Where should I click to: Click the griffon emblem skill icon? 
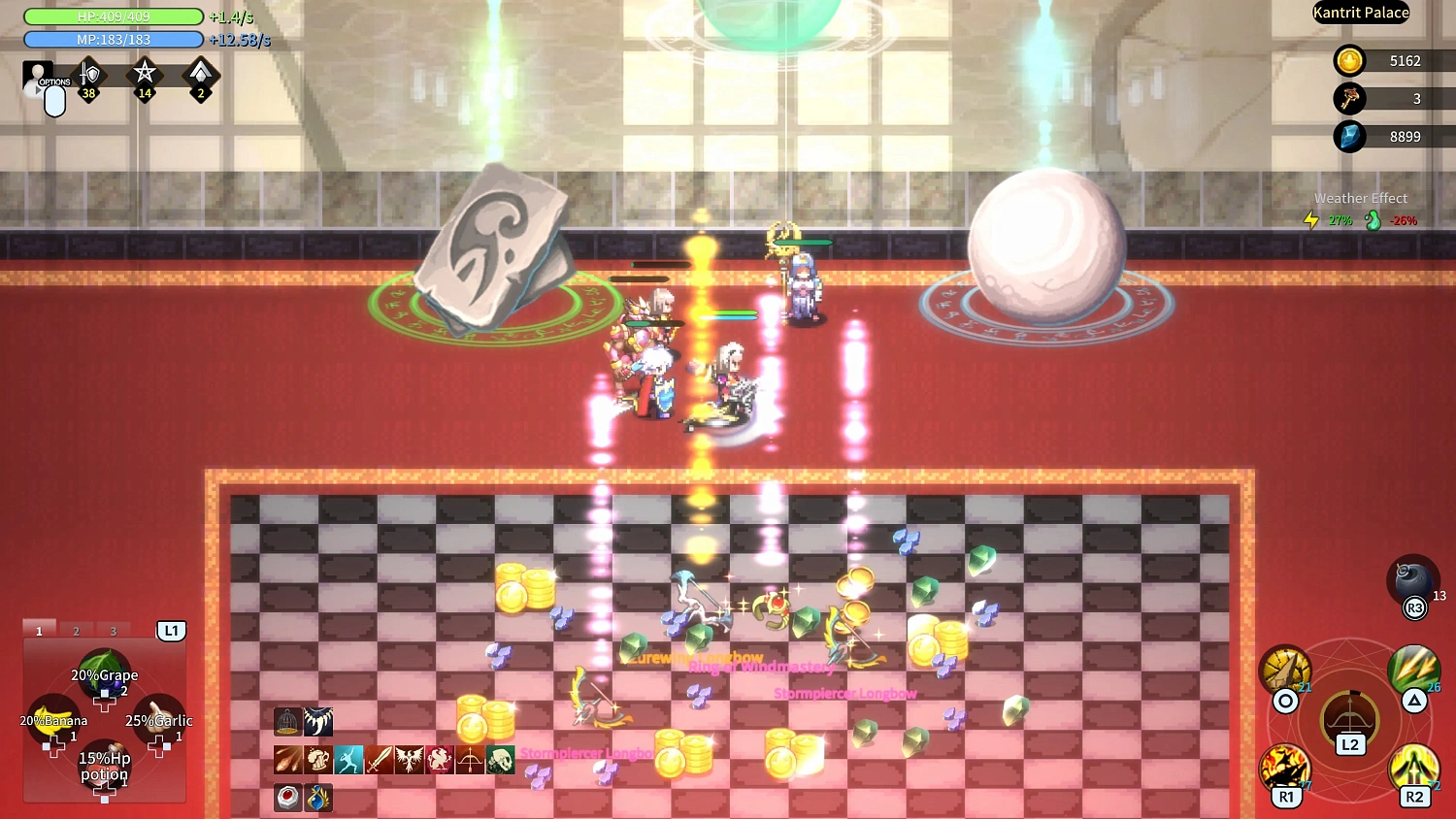(439, 760)
